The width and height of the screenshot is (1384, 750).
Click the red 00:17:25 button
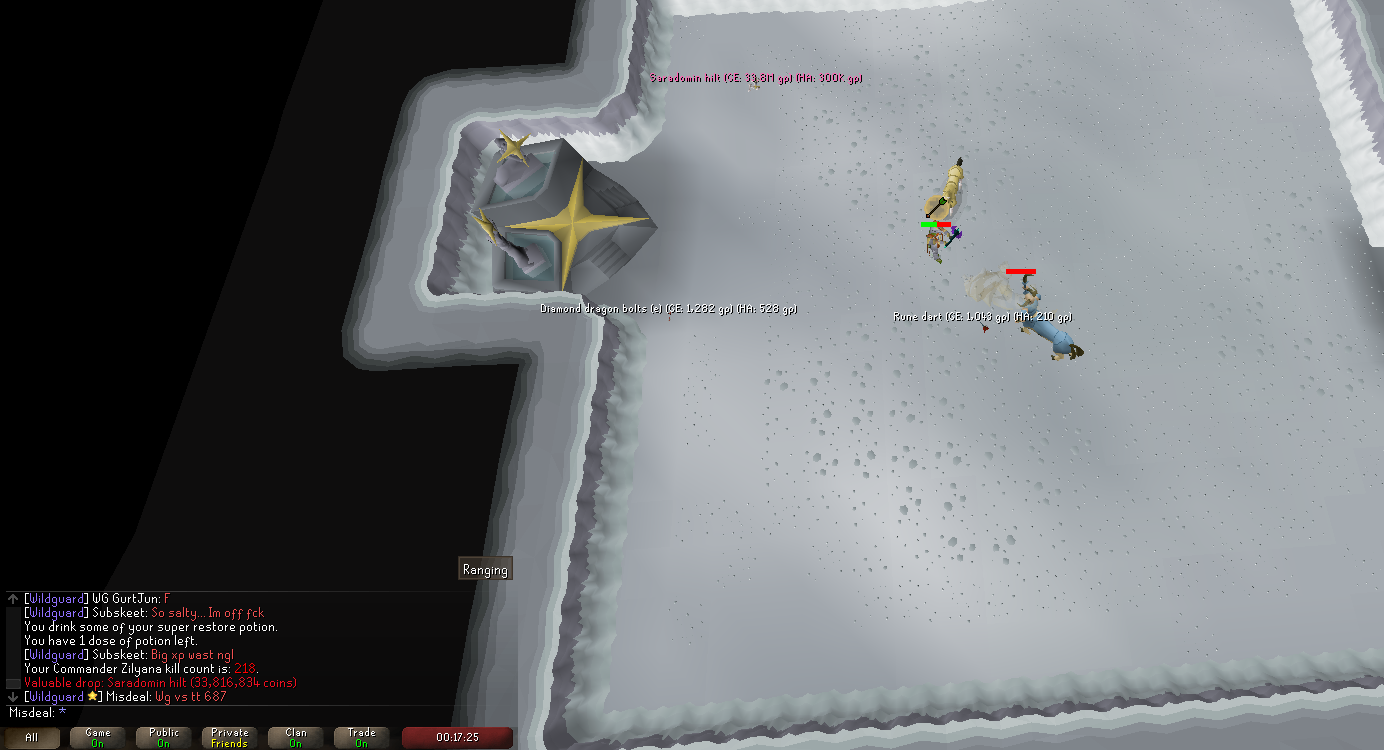click(x=457, y=738)
